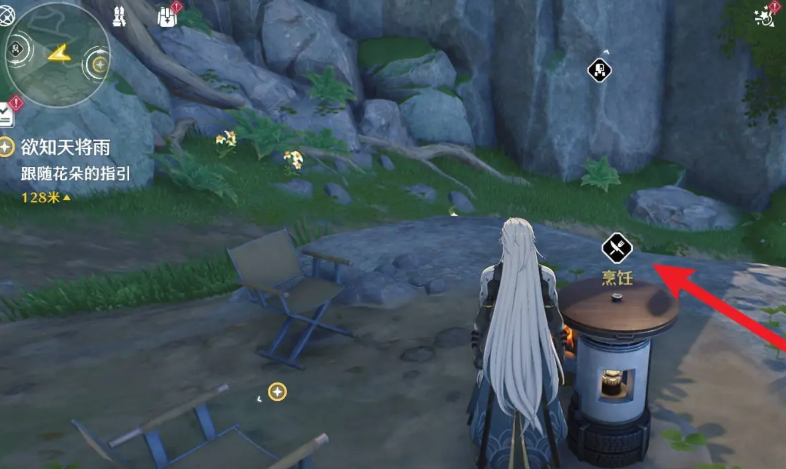The width and height of the screenshot is (786, 469).
Task: Open the checklist icon below the minimap
Action: pyautogui.click(x=7, y=112)
